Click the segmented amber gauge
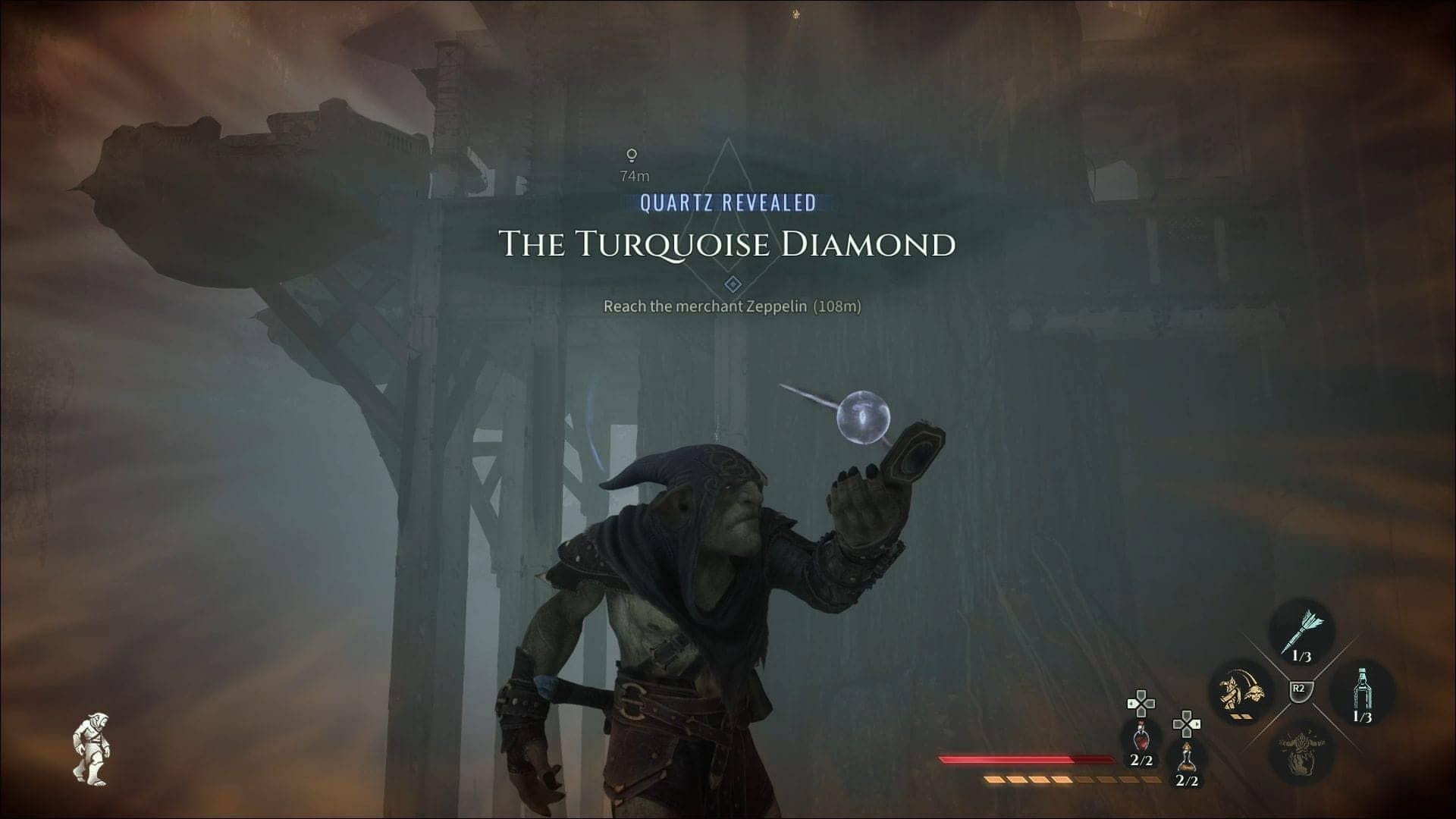This screenshot has height=819, width=1456. click(x=1062, y=780)
